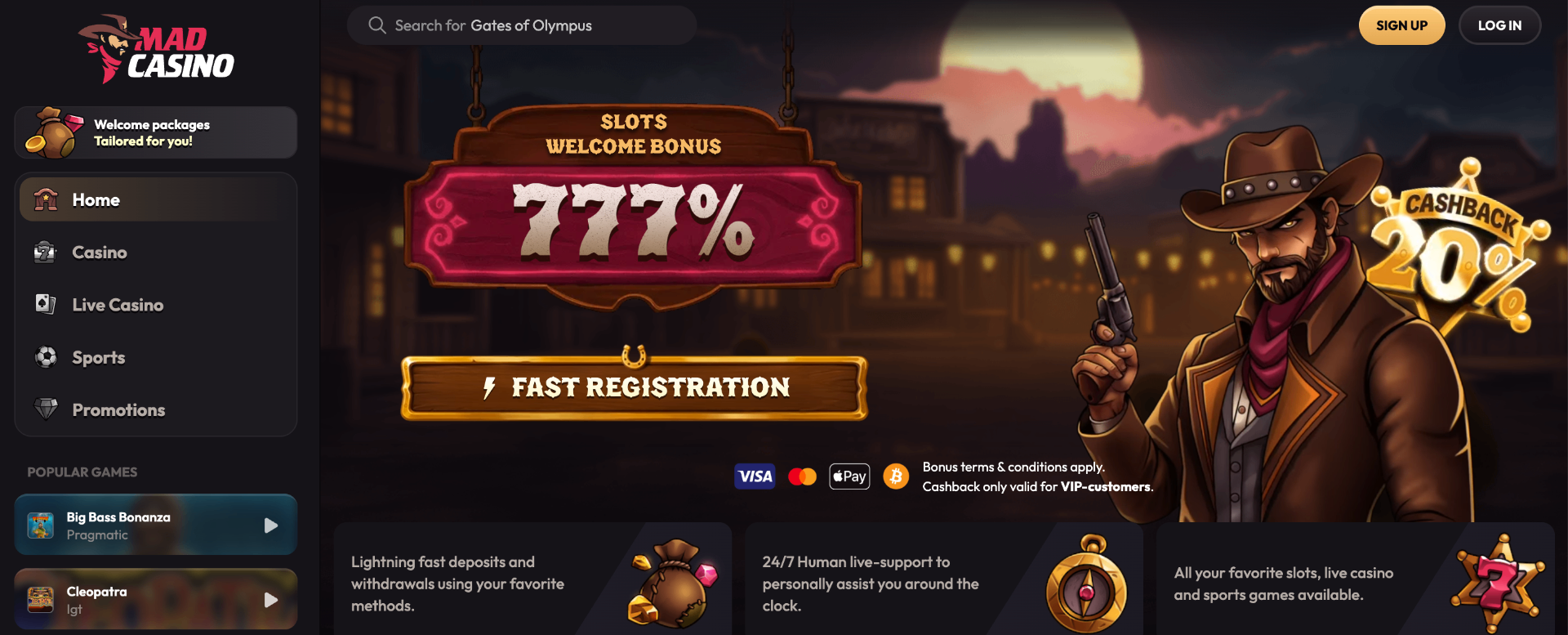This screenshot has width=1568, height=635.
Task: Click the FAST REGISTRATION banner
Action: pos(635,387)
